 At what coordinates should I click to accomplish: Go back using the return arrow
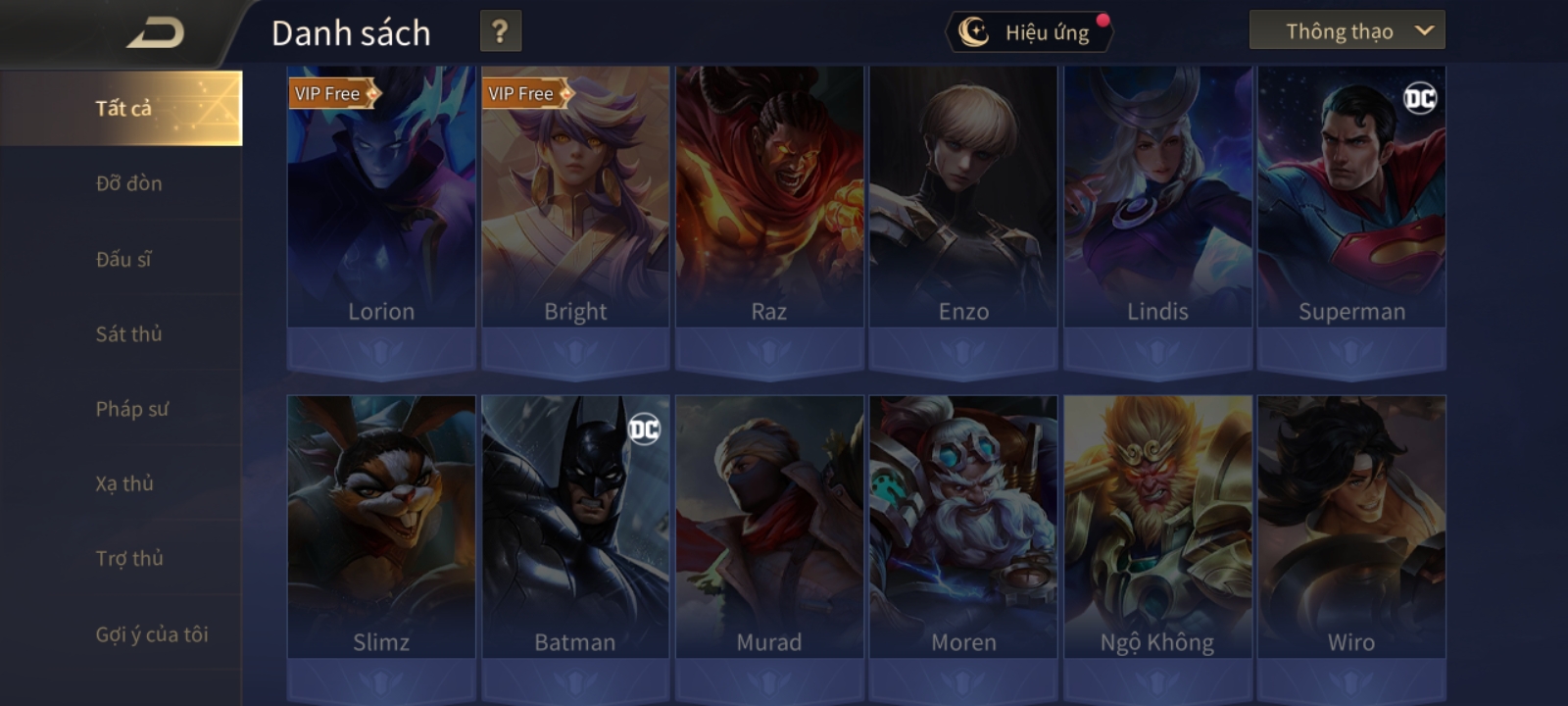coord(155,33)
